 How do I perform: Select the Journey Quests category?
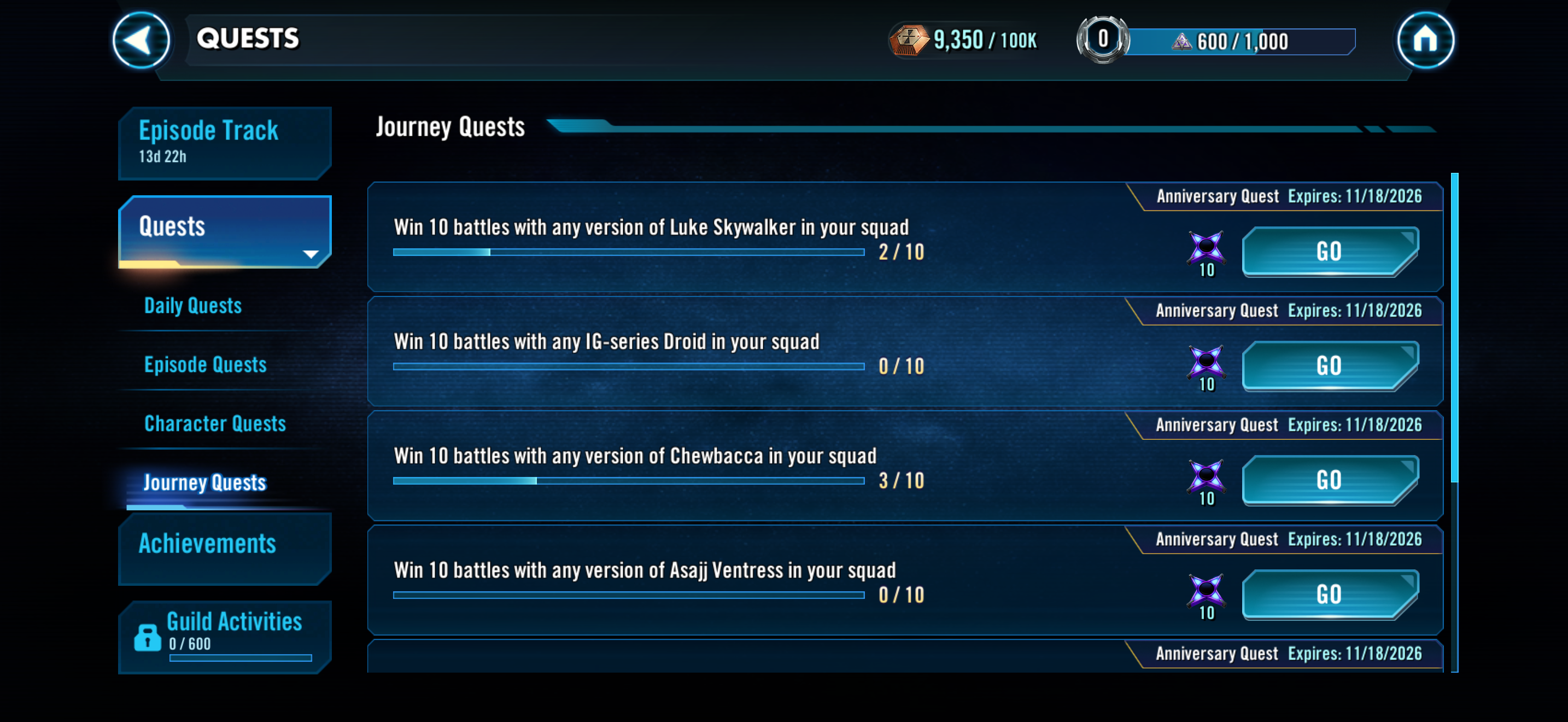(204, 483)
